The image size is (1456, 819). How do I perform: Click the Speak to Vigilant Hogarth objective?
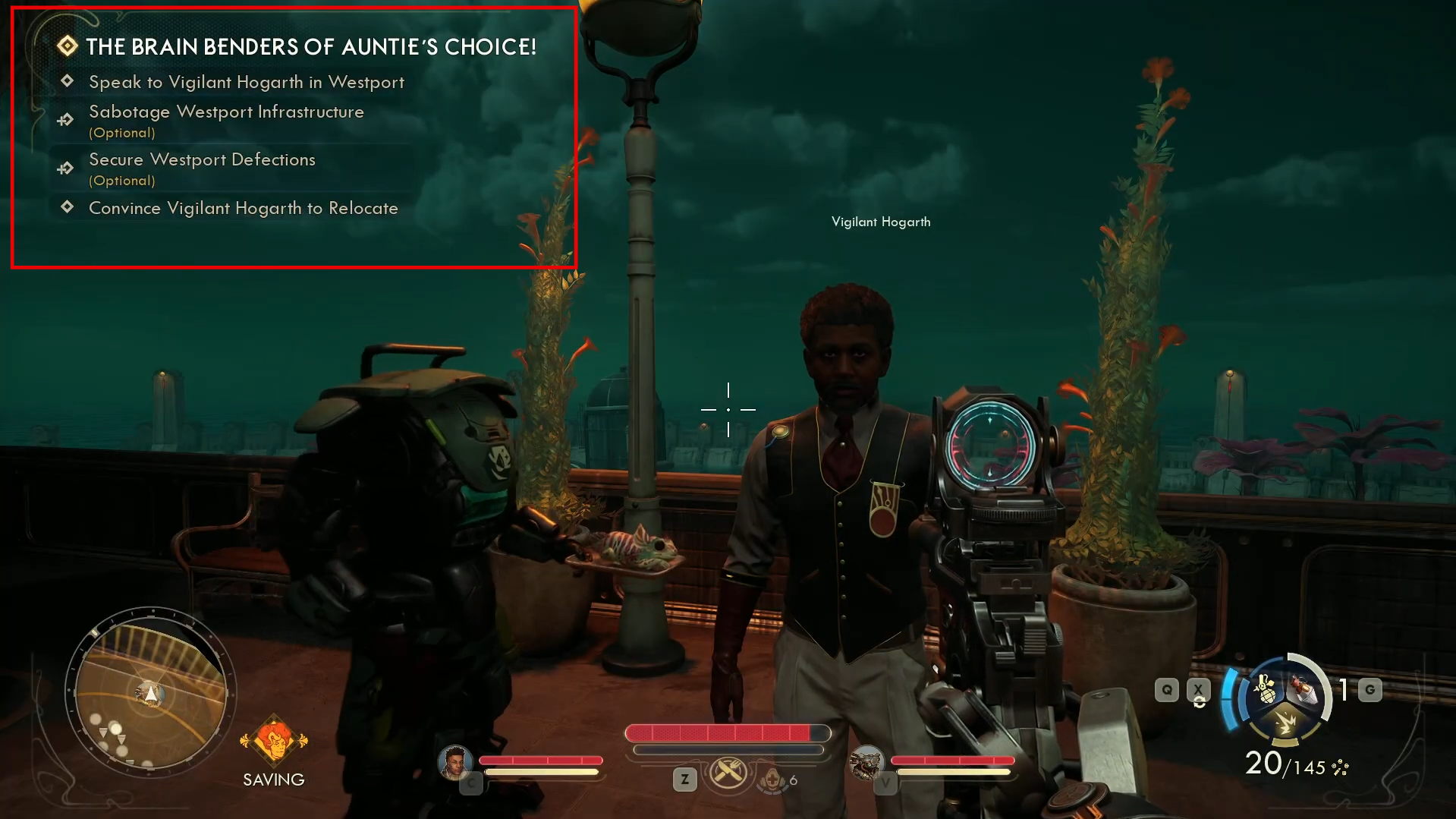(246, 82)
